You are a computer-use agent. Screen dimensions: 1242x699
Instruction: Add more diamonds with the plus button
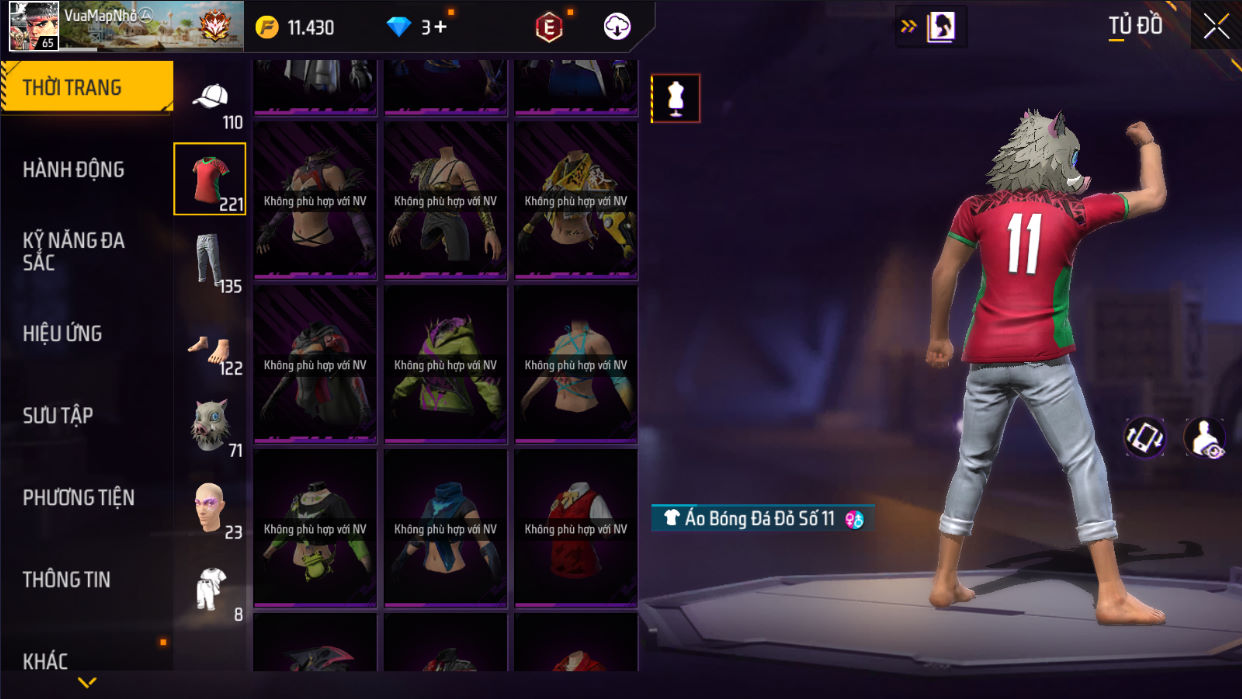[440, 27]
